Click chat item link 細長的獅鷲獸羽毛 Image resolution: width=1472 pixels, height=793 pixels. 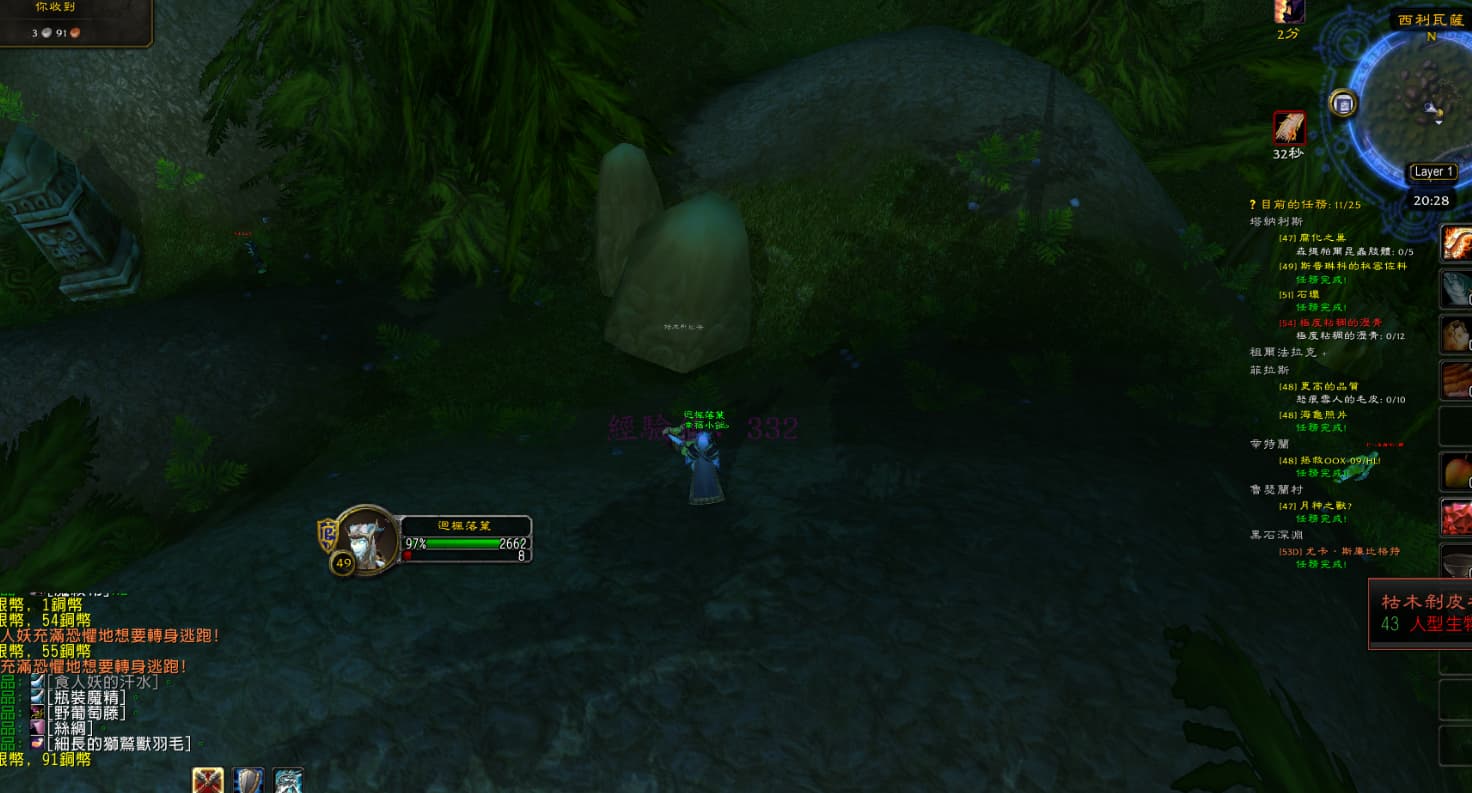click(118, 744)
